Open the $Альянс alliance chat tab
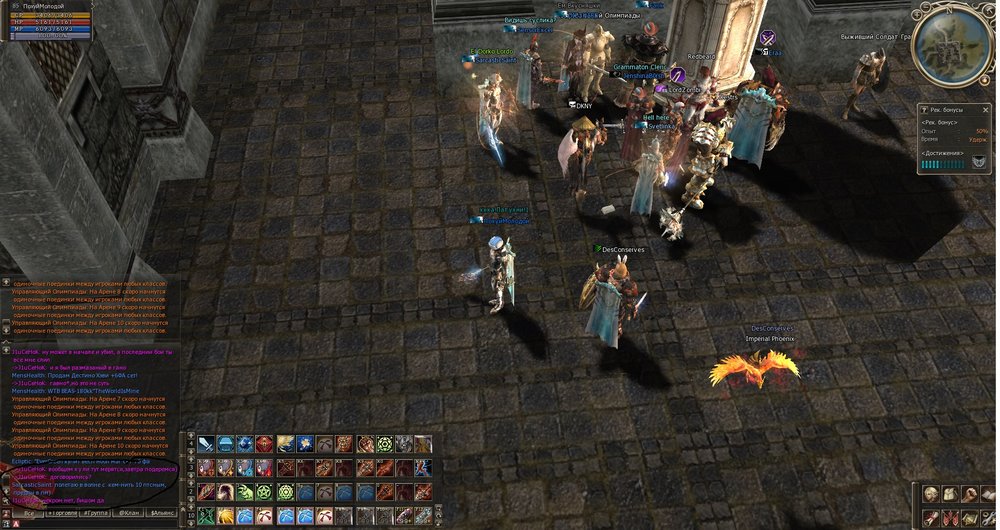Image resolution: width=1000 pixels, height=530 pixels. [x=163, y=513]
